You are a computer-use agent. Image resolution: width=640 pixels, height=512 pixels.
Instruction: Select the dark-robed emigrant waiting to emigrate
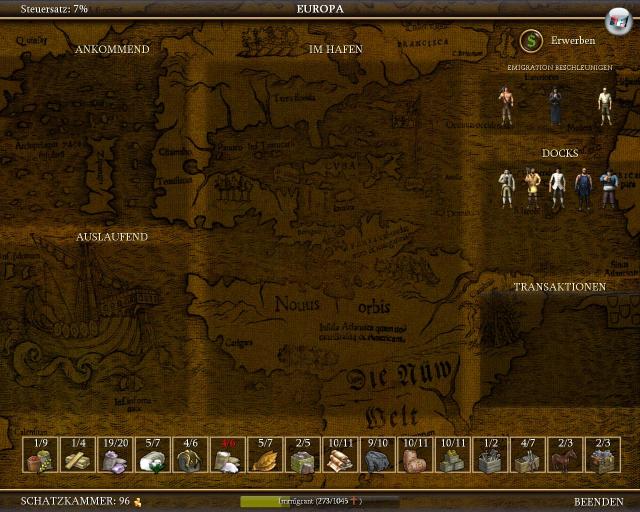tap(555, 106)
